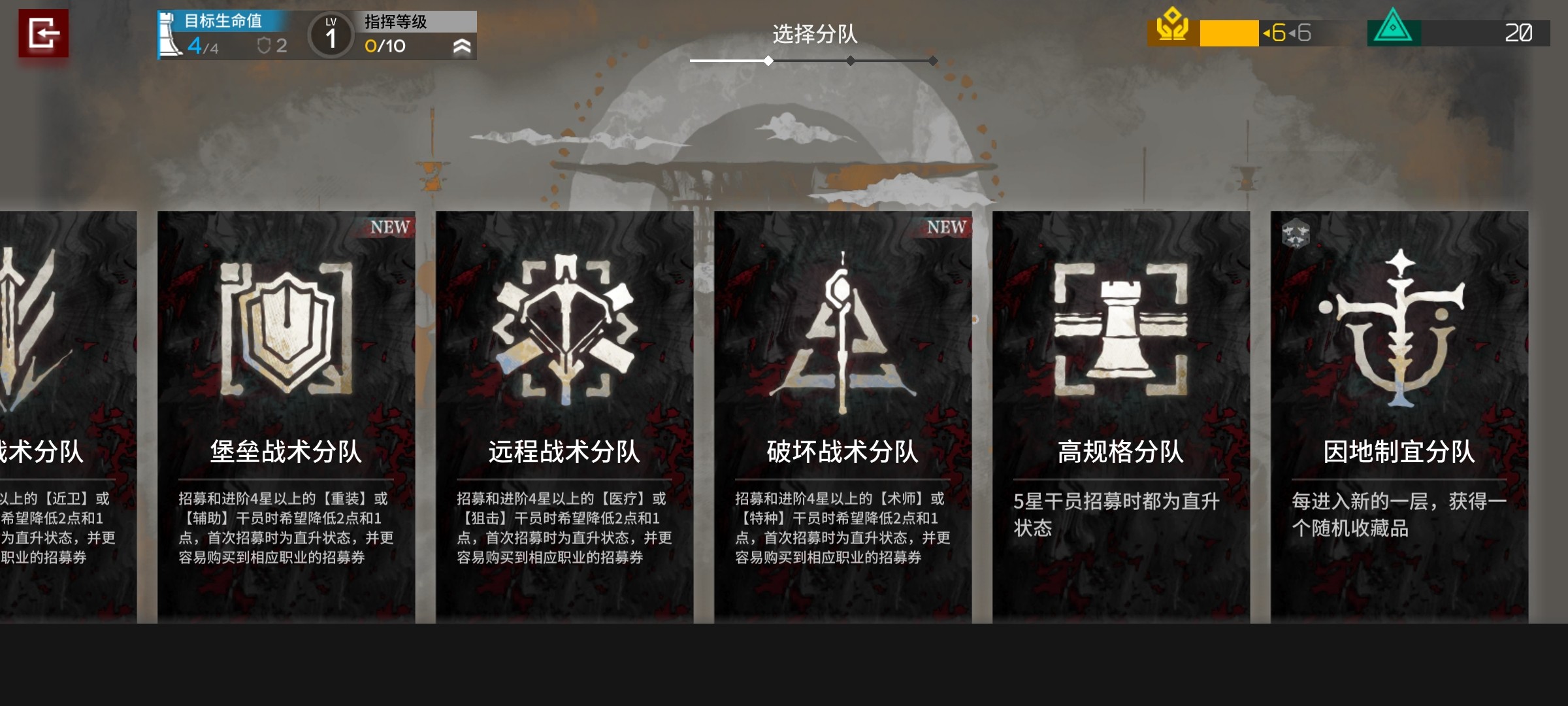Viewport: 1568px width, 706px height.
Task: Click the yellow hope resource icon
Action: coord(1174,29)
